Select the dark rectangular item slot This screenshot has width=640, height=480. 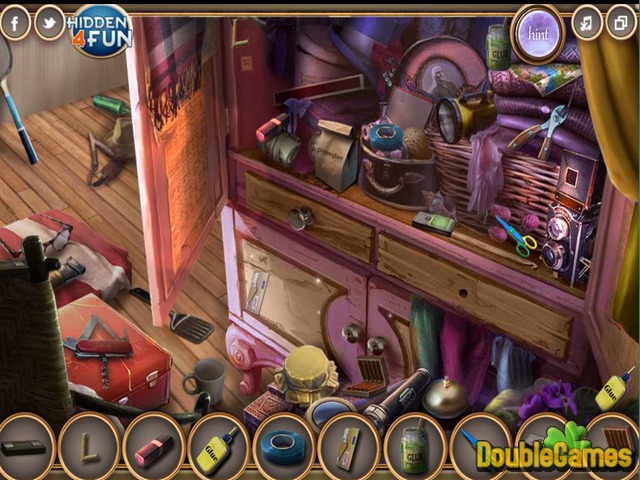tap(24, 447)
